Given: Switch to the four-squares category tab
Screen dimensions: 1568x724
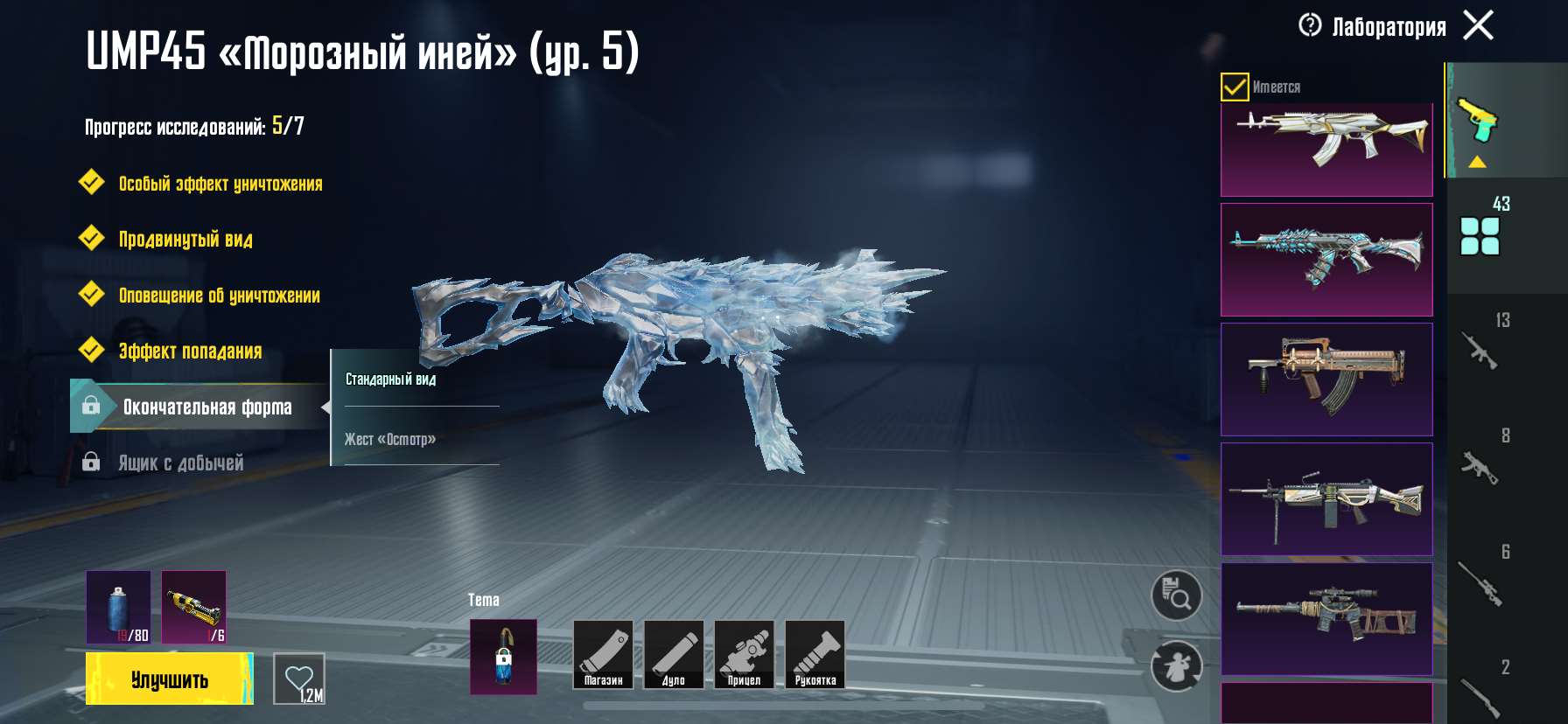Looking at the screenshot, I should [1480, 234].
